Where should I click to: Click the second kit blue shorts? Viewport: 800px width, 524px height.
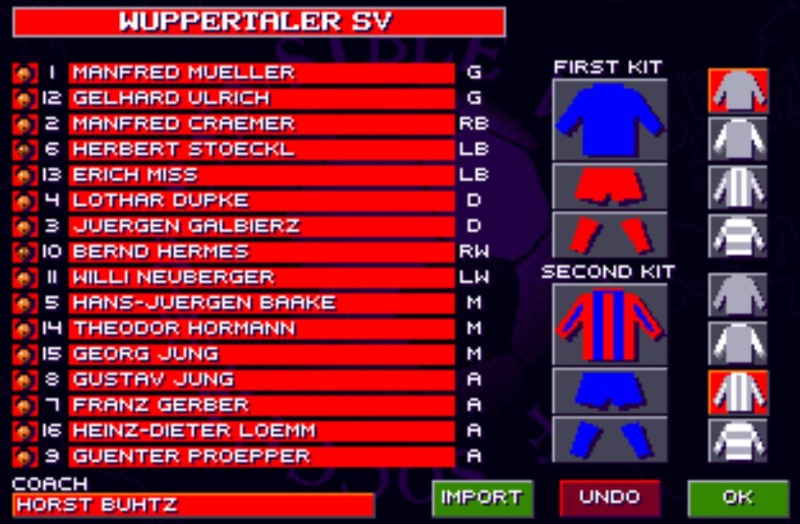[609, 389]
